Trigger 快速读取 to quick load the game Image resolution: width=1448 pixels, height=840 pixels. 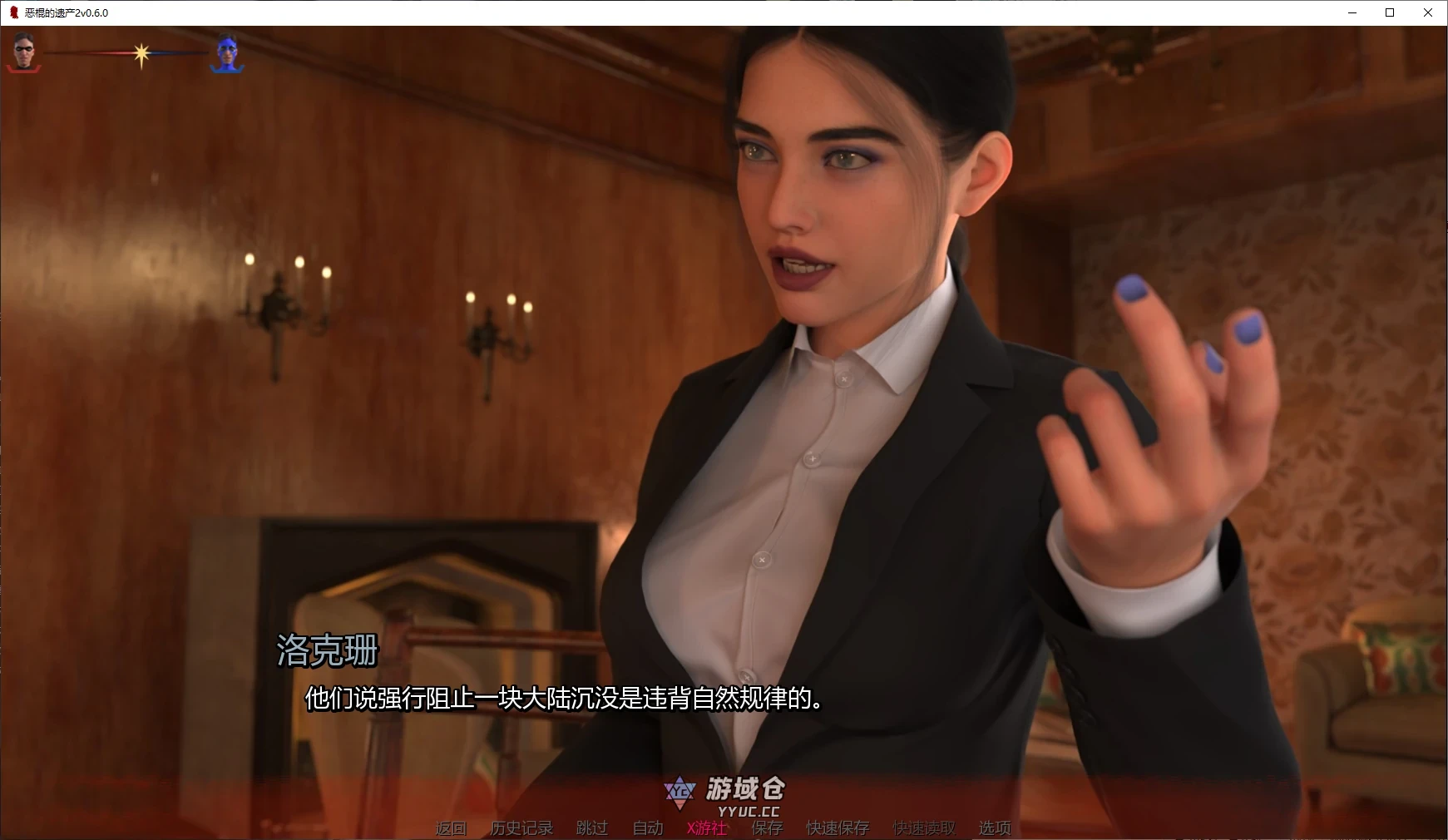923,828
